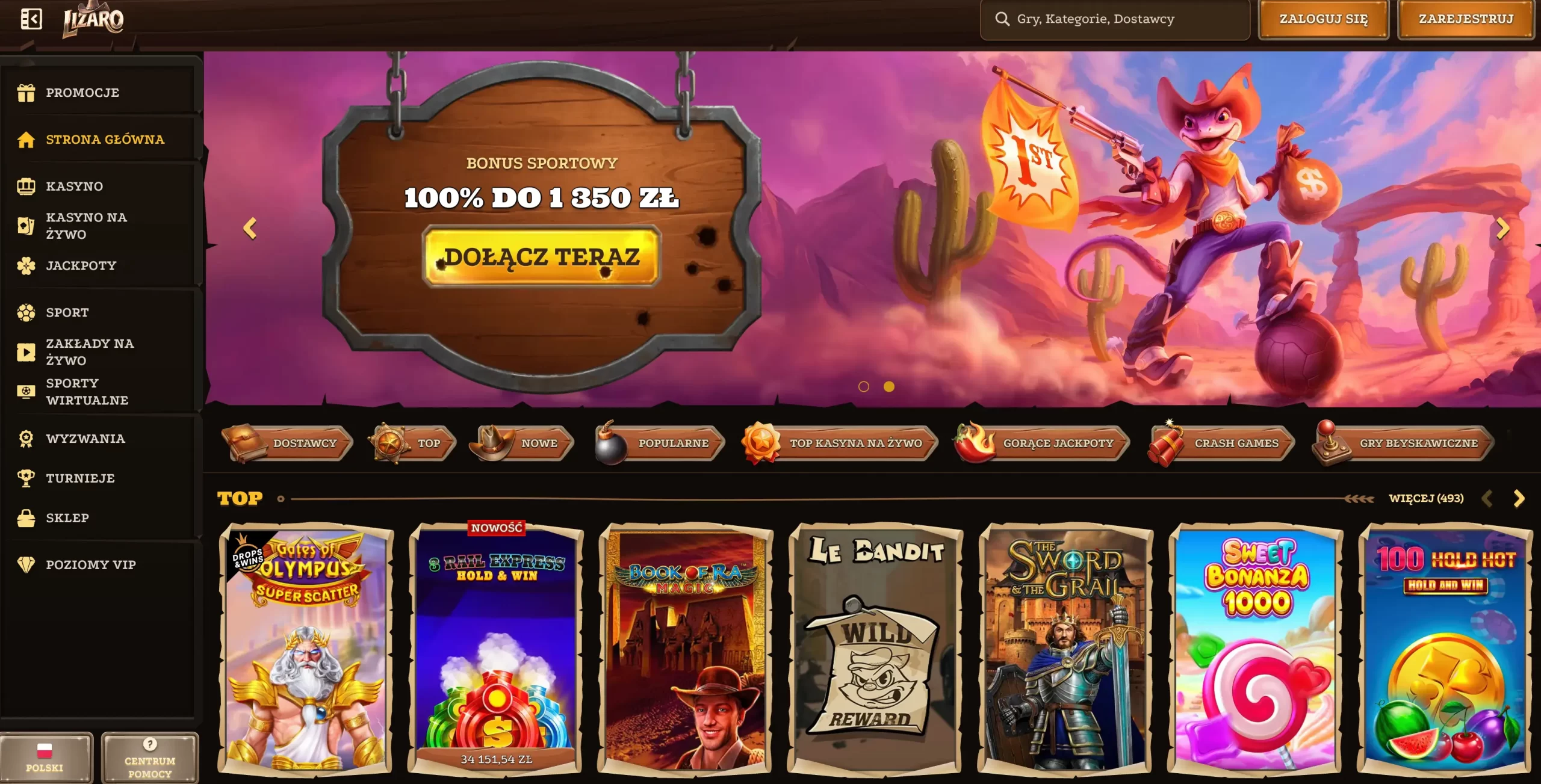Click the Wyzwania medal icon
This screenshot has width=1541, height=784.
click(x=26, y=439)
